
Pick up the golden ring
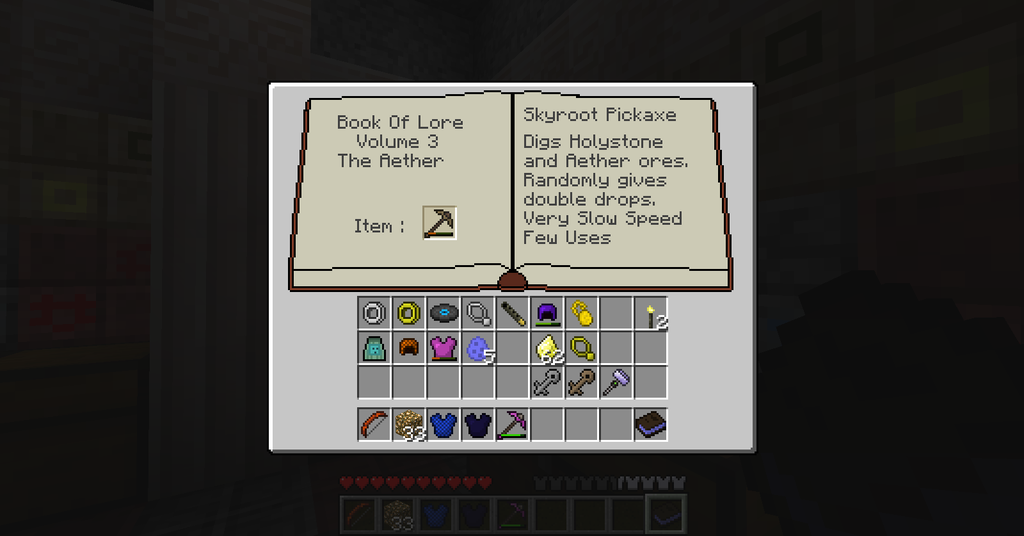[408, 314]
